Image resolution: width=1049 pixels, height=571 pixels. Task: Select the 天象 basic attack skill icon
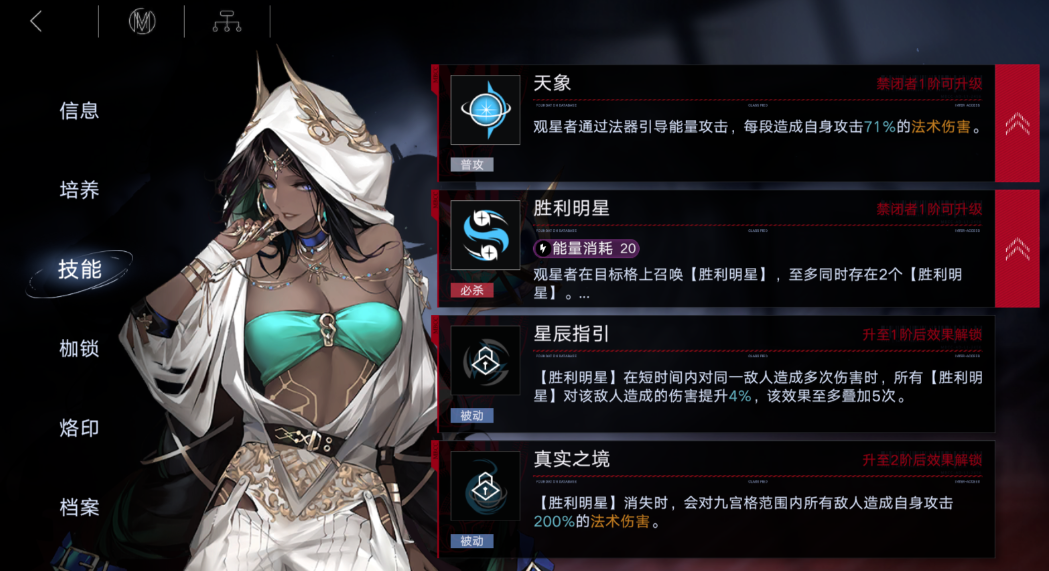click(x=485, y=110)
